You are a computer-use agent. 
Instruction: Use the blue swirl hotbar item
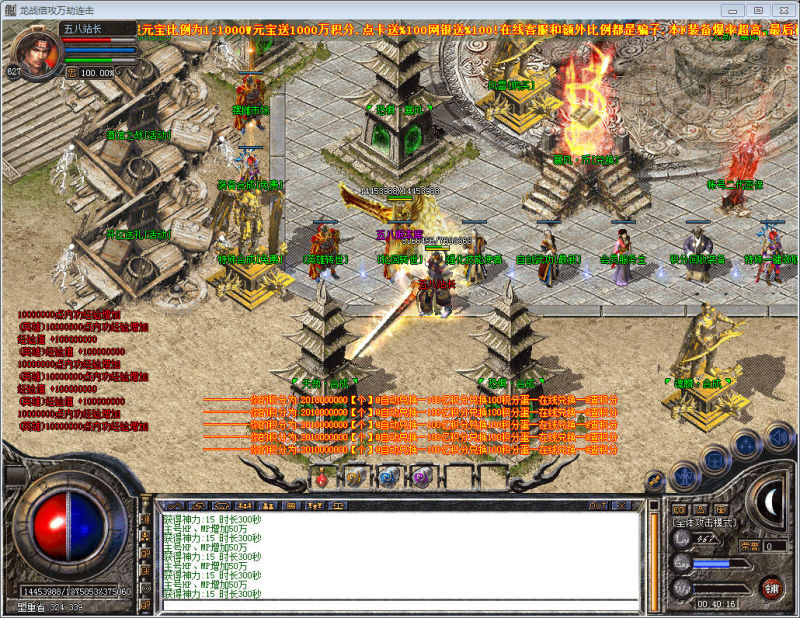coord(386,479)
